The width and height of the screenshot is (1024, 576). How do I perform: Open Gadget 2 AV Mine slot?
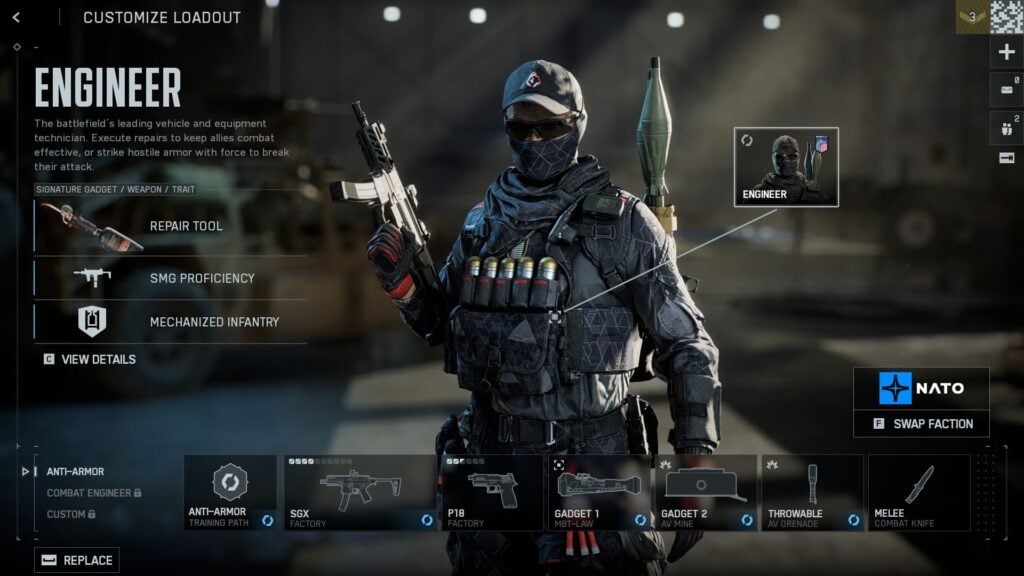click(x=706, y=493)
